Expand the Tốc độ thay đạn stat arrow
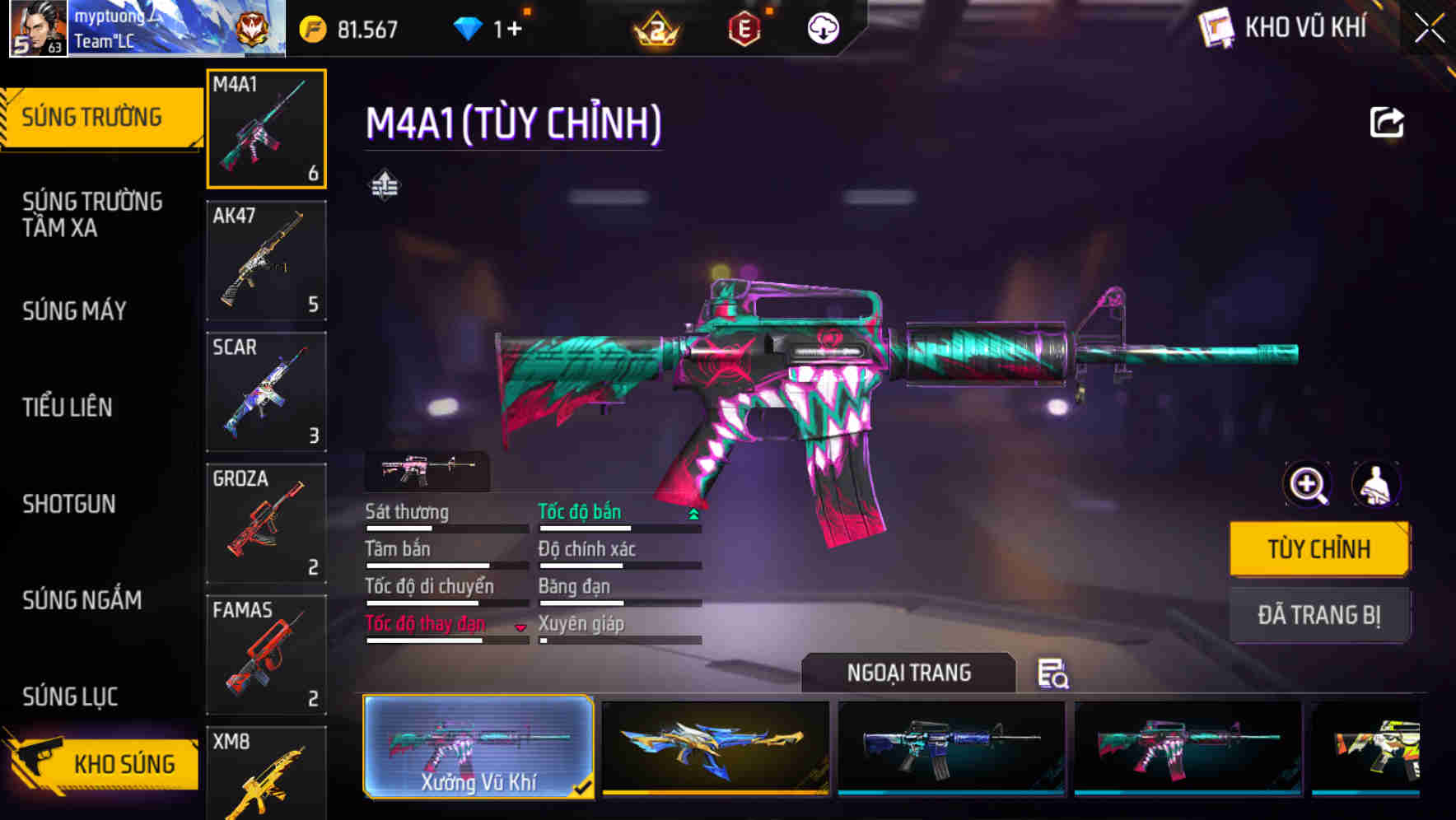 (x=521, y=627)
